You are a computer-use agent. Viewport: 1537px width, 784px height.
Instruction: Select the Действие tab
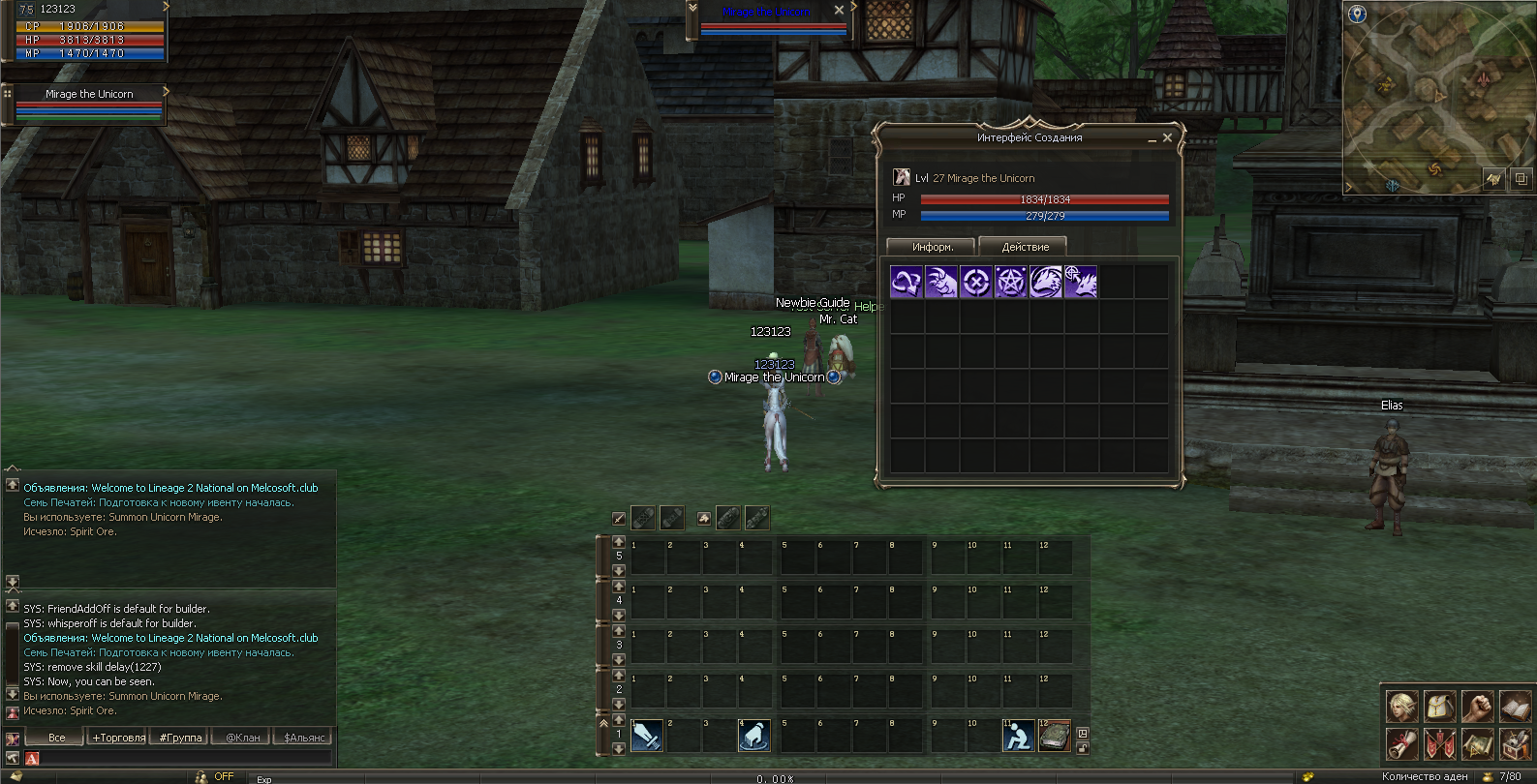[x=1024, y=247]
